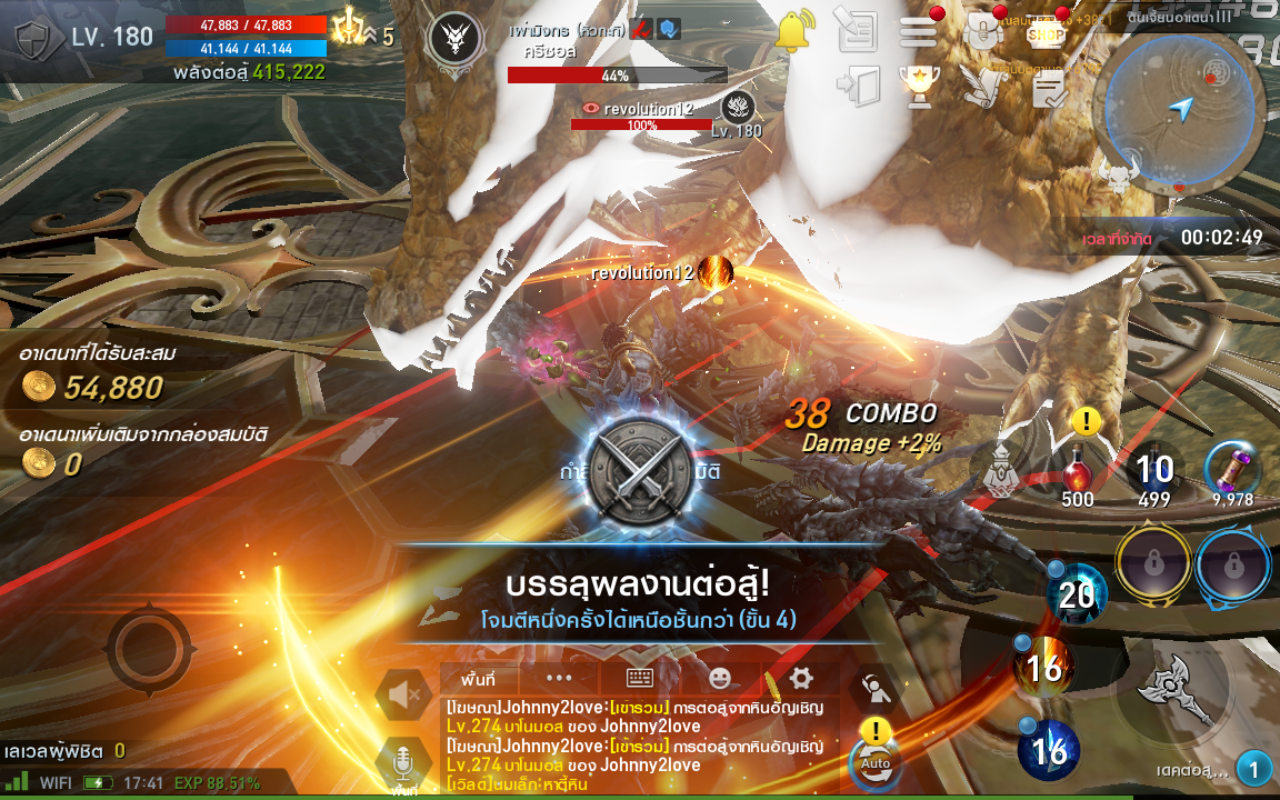Screen dimensions: 1280x800
Task: Open more chat channels via the ellipsis
Action: 557,678
